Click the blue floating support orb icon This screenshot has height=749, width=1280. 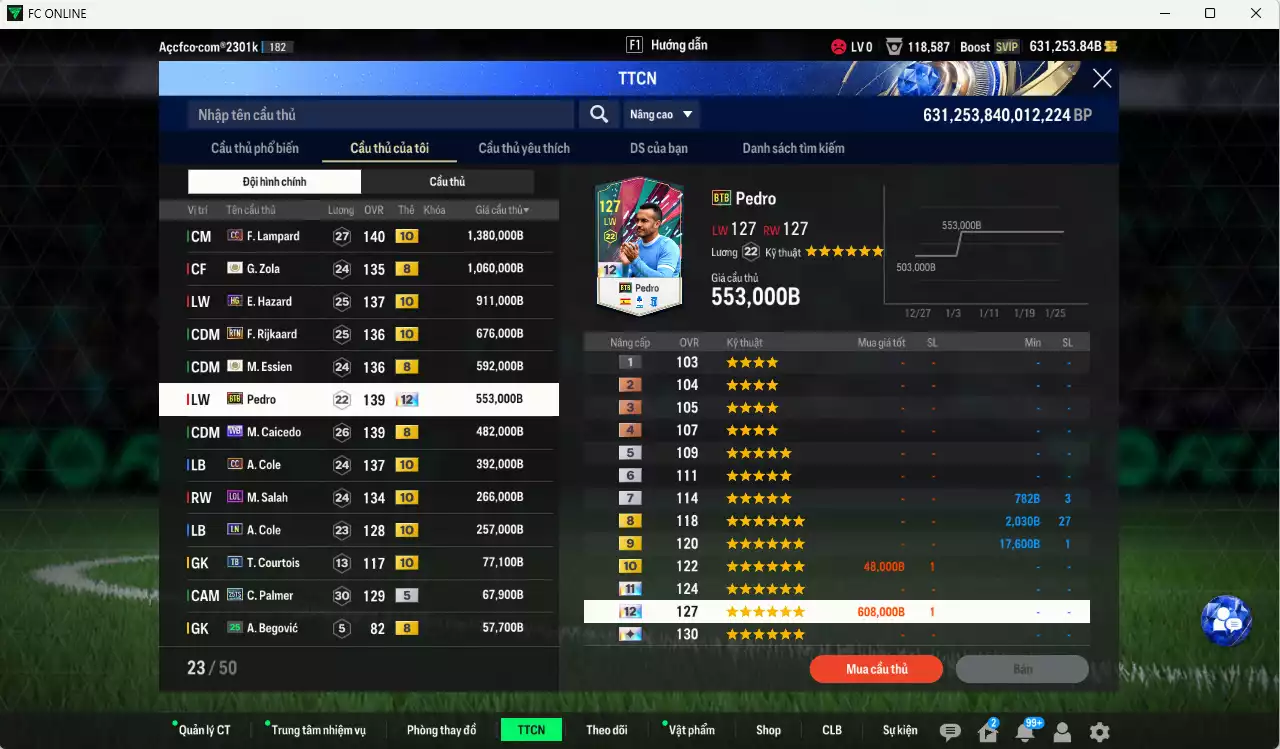[x=1226, y=620]
